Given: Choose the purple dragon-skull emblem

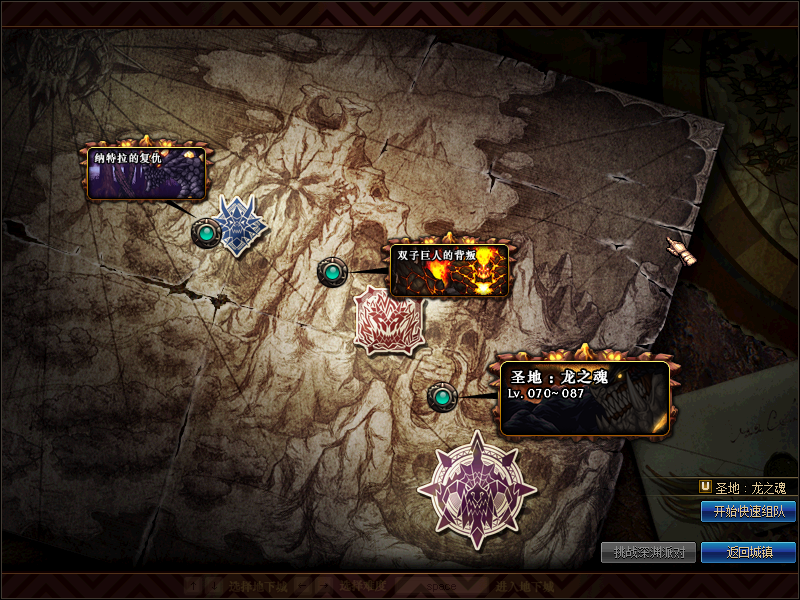Looking at the screenshot, I should click(477, 488).
